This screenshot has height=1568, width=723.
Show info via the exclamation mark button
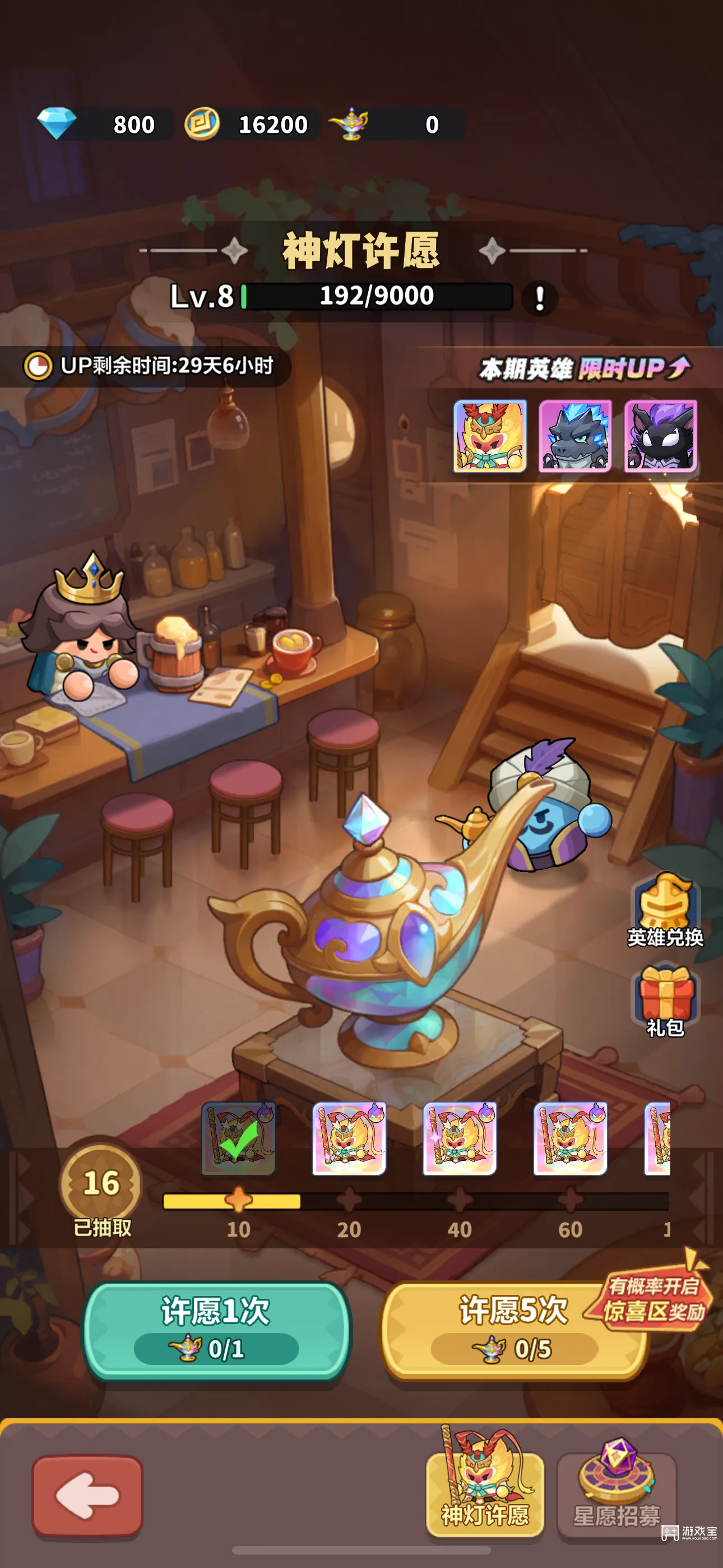click(x=539, y=298)
